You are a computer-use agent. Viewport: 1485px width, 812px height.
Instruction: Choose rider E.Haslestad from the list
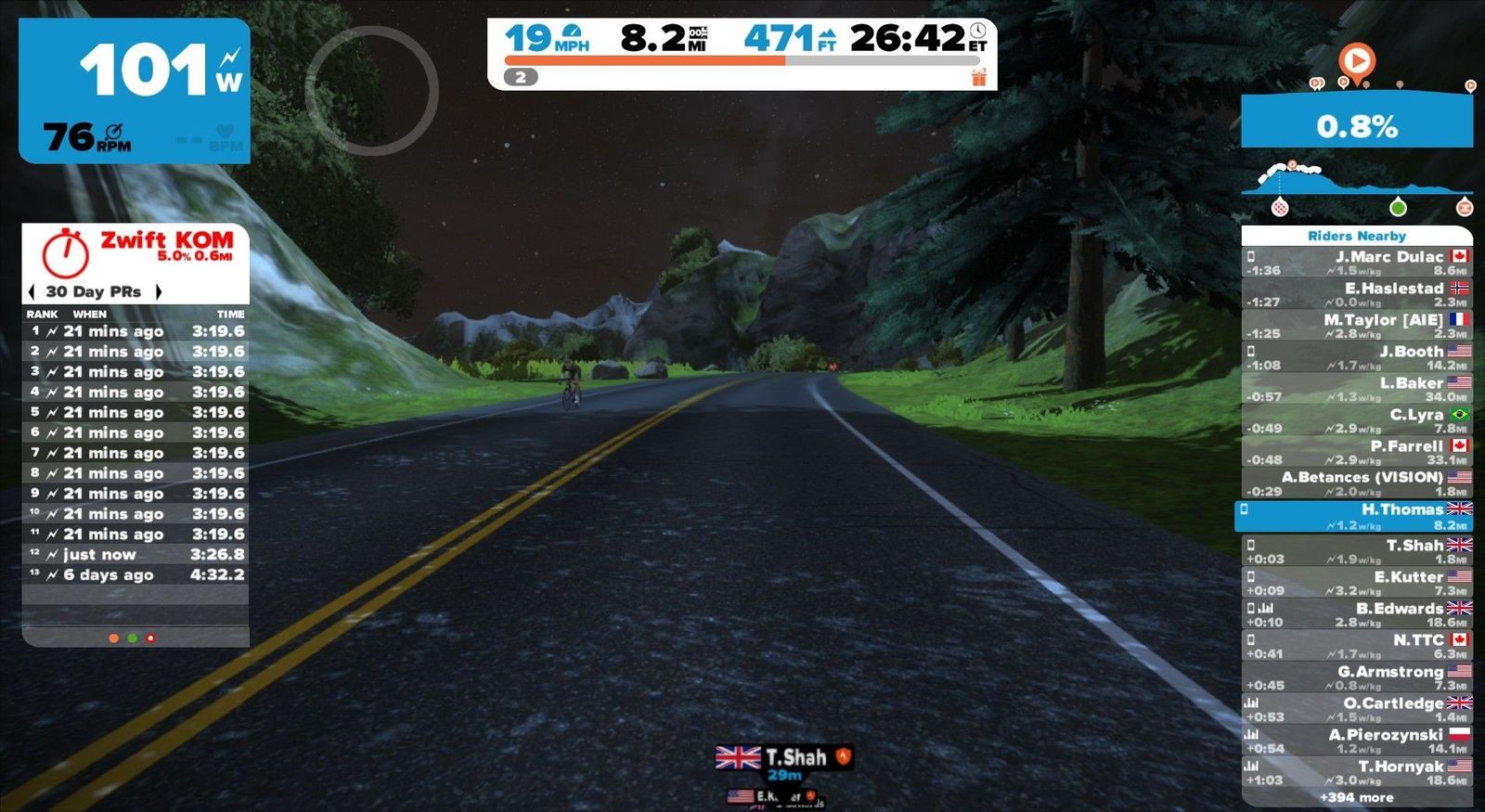pos(1356,294)
